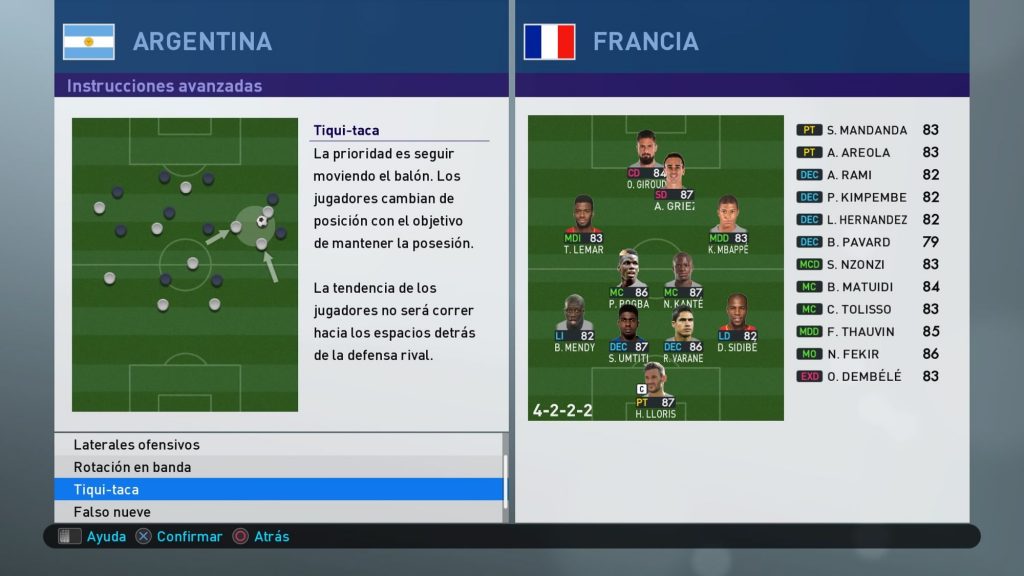Image resolution: width=1024 pixels, height=576 pixels.
Task: Select substitute S. Mandanda in the list
Action: point(867,130)
